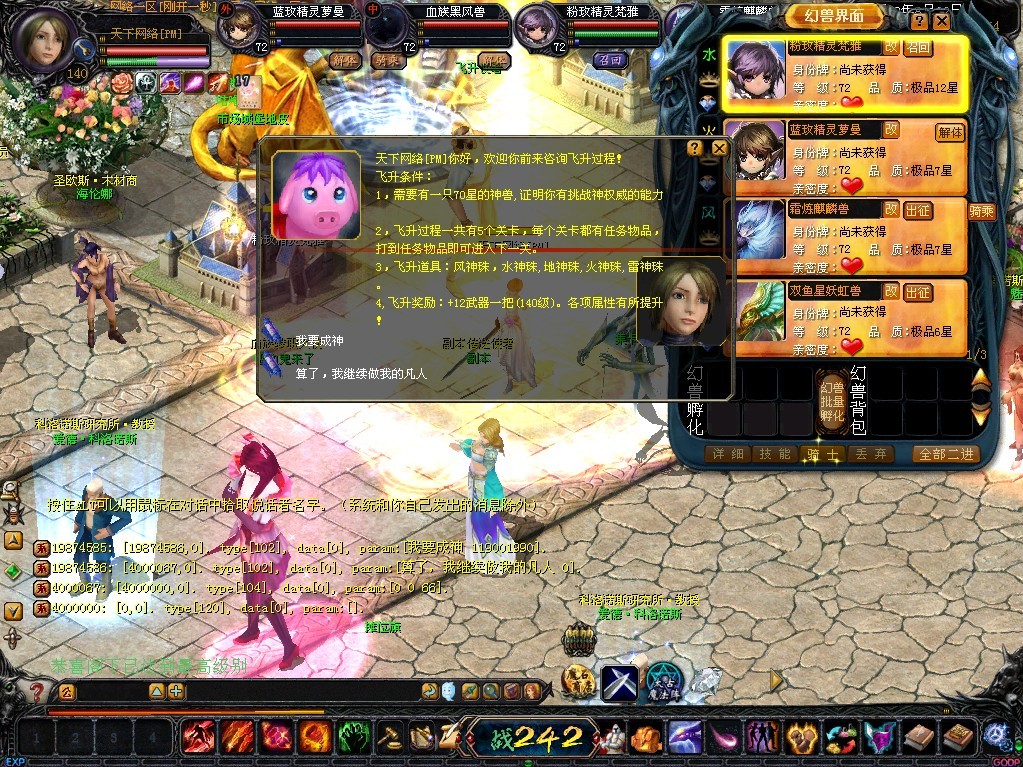1023x767 pixels.
Task: Choose the reply 算了,我继续做我的凡人
Action: point(361,373)
